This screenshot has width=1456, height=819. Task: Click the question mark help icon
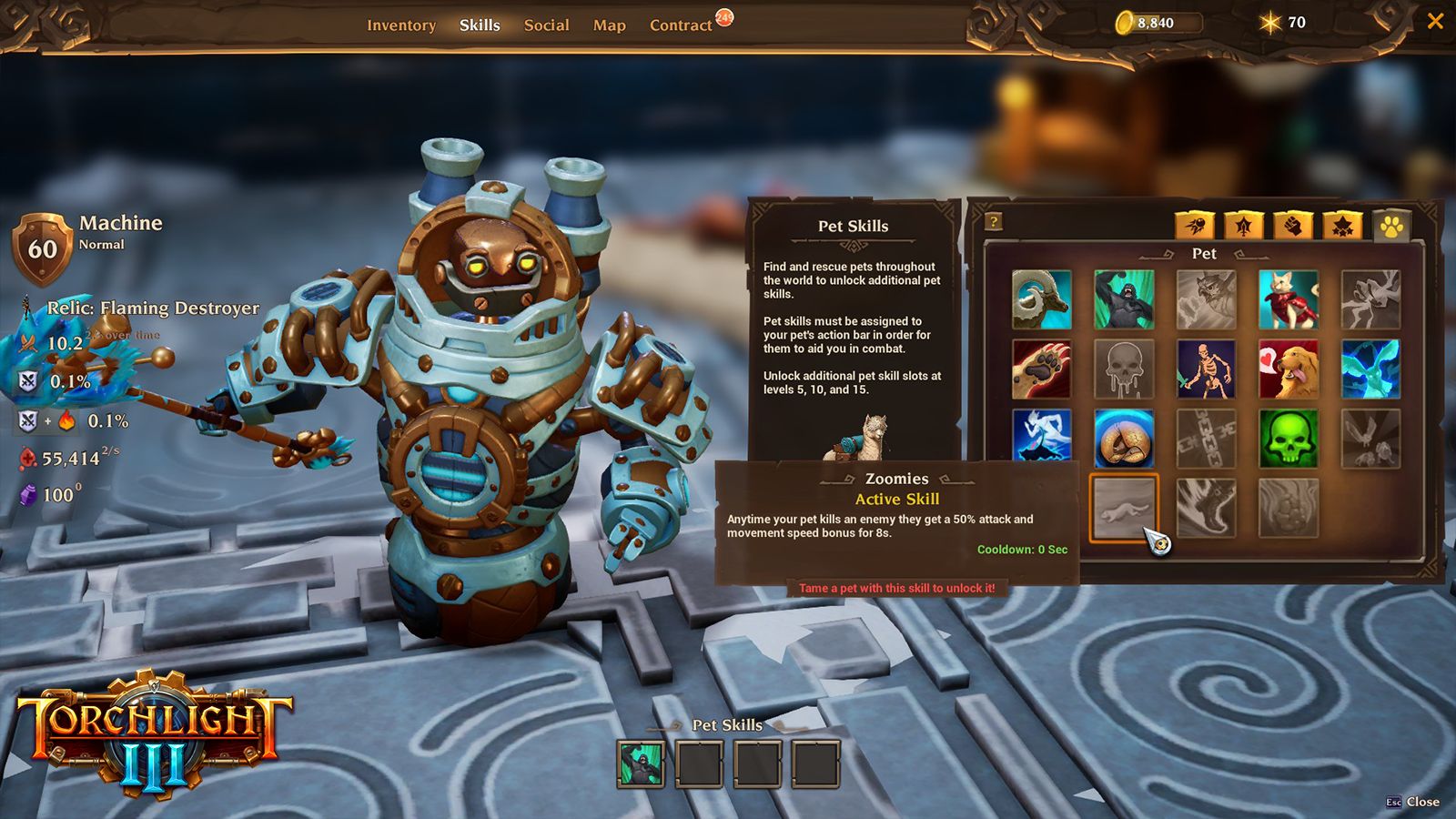pyautogui.click(x=992, y=218)
